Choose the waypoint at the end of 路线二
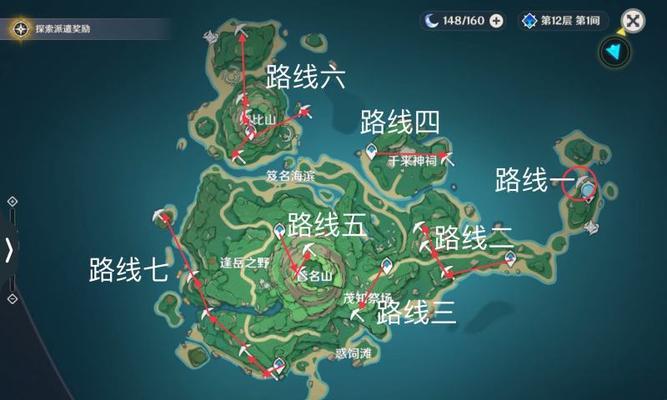Screen dimensions: 667x400 point(510,257)
